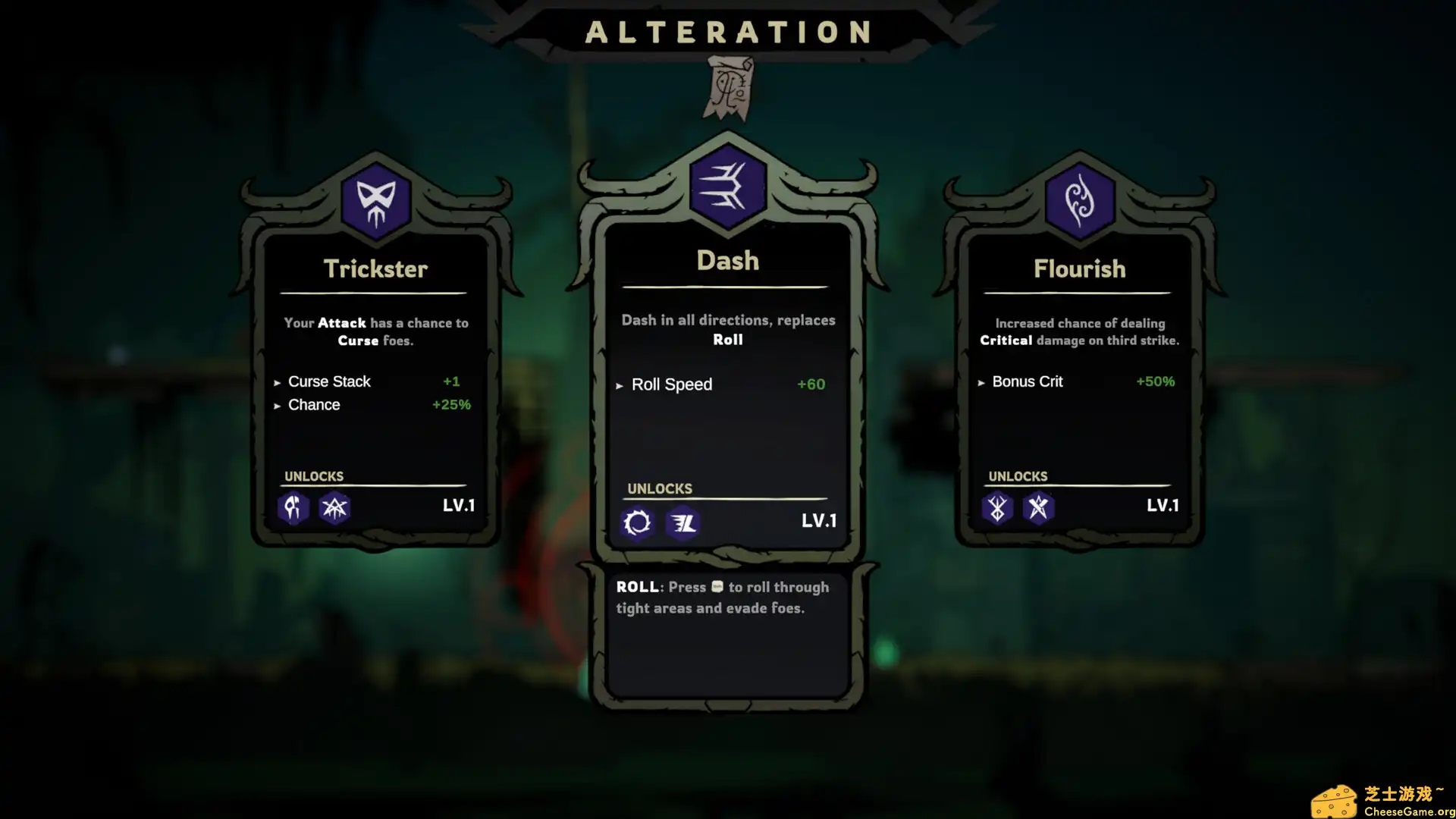Inspect Dash's second unlock icon
This screenshot has width=1456, height=819.
682,522
